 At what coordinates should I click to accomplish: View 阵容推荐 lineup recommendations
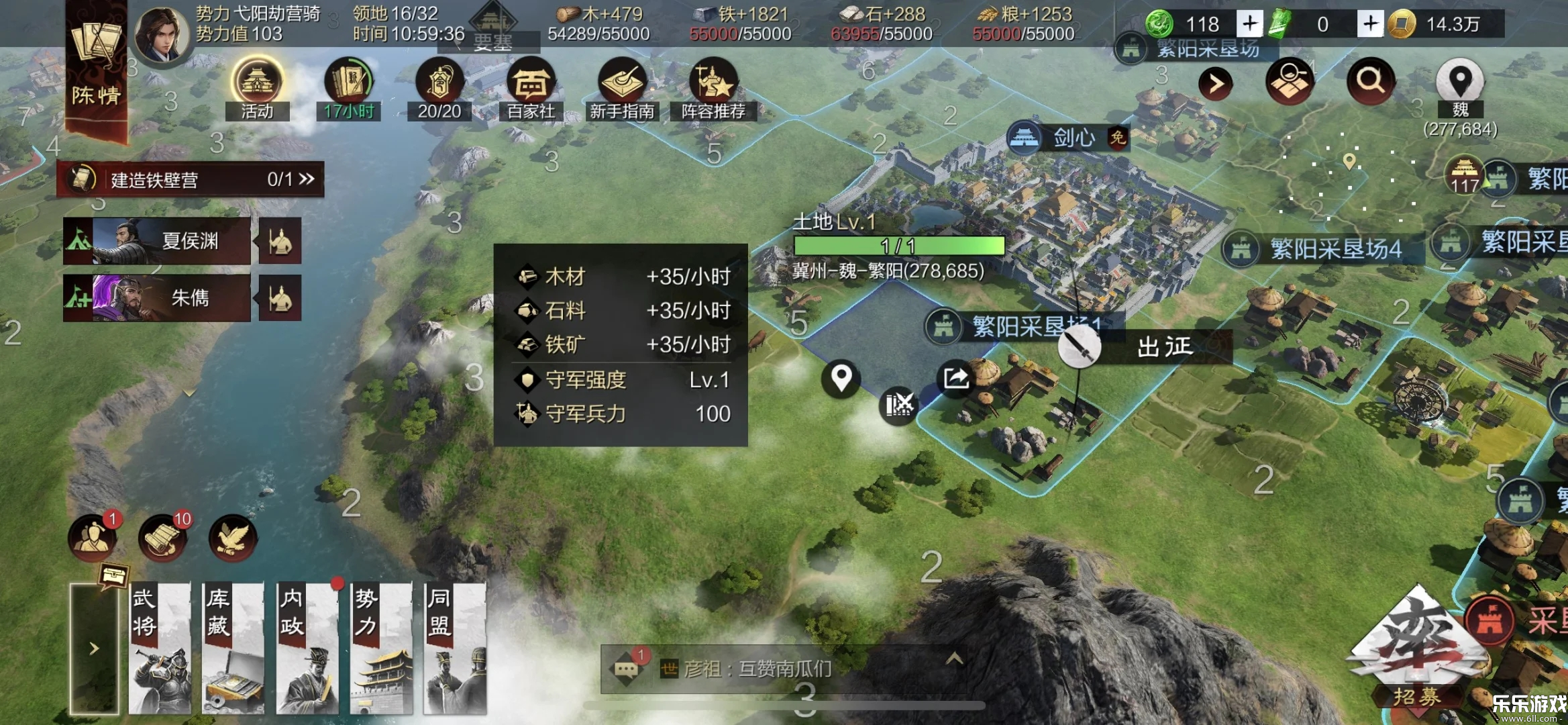point(713,82)
